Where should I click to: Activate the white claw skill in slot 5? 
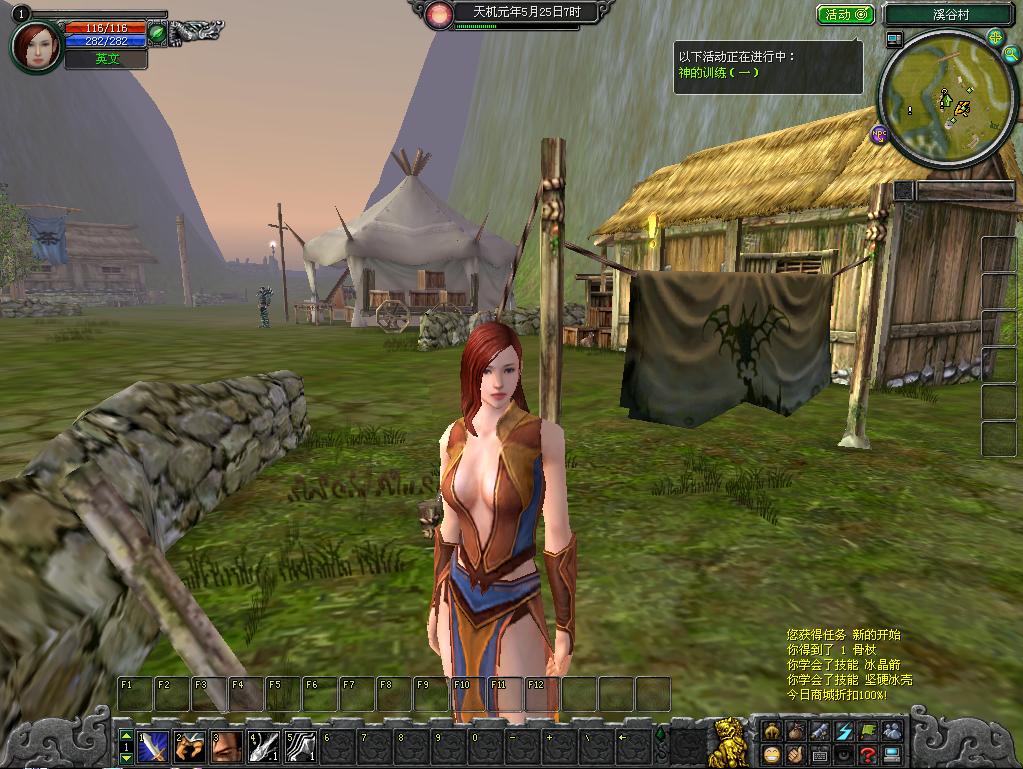point(301,746)
